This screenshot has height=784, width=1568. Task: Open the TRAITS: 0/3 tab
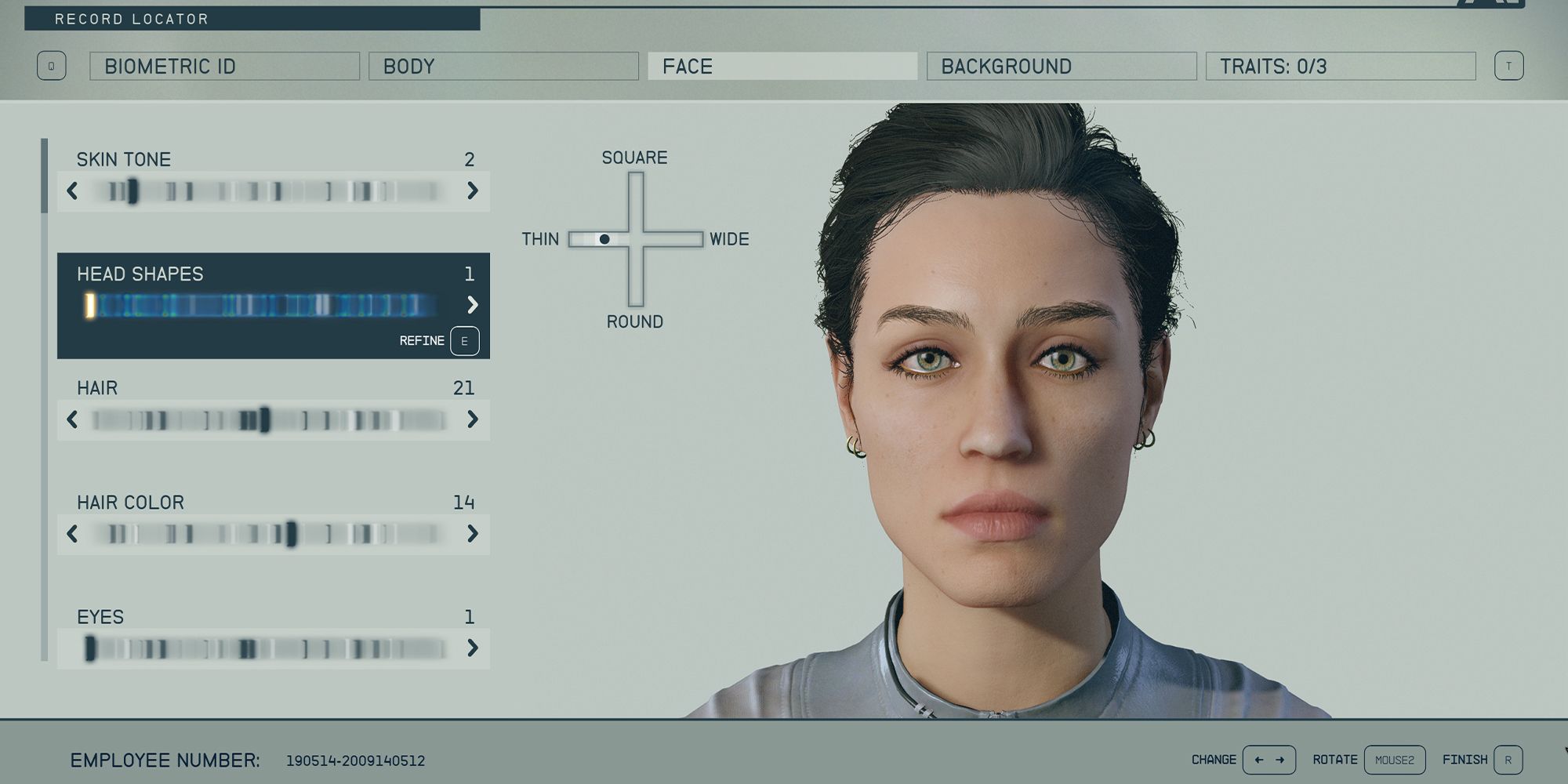[1341, 66]
